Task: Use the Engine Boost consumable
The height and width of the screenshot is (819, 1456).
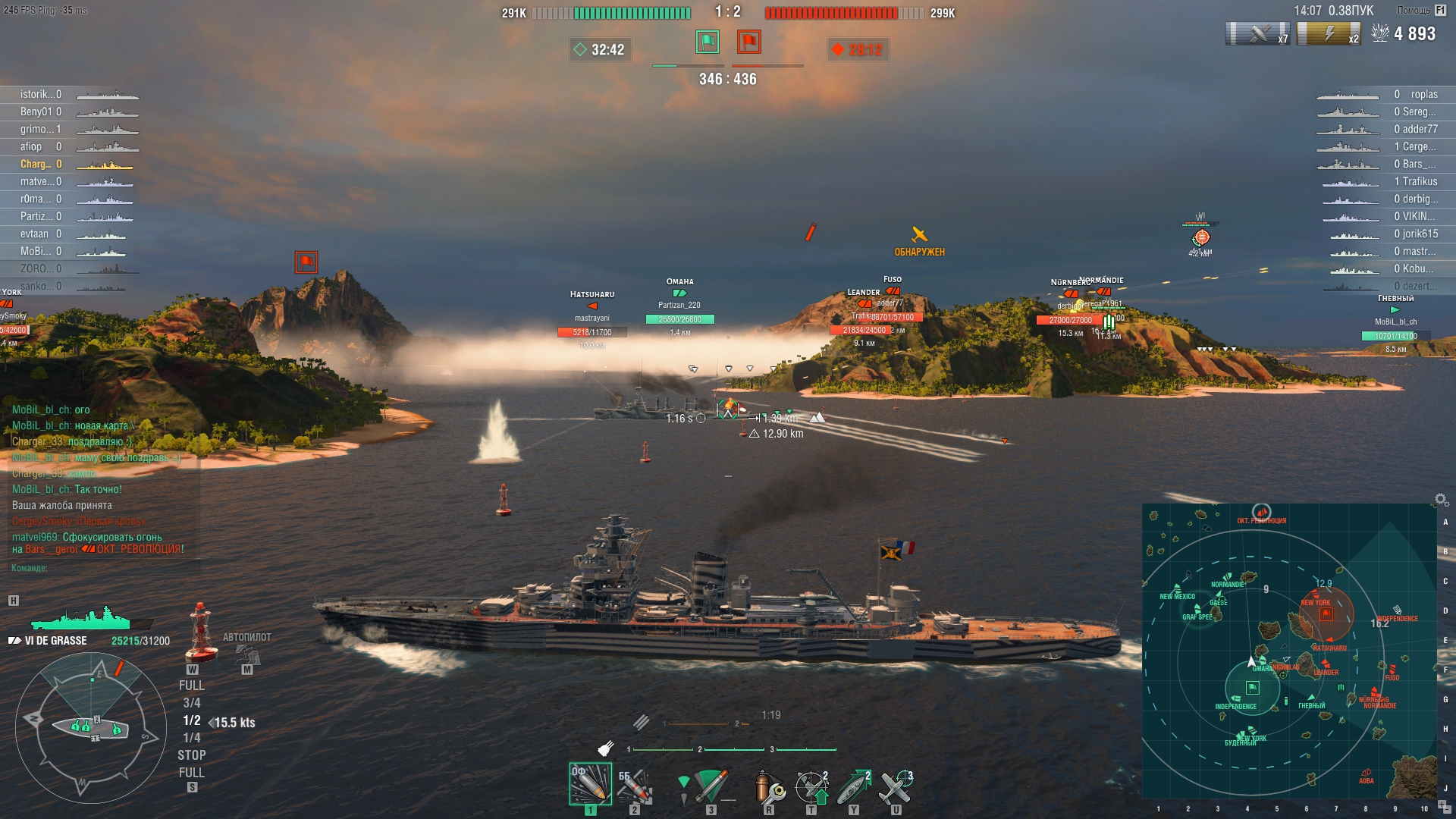Action: [854, 786]
